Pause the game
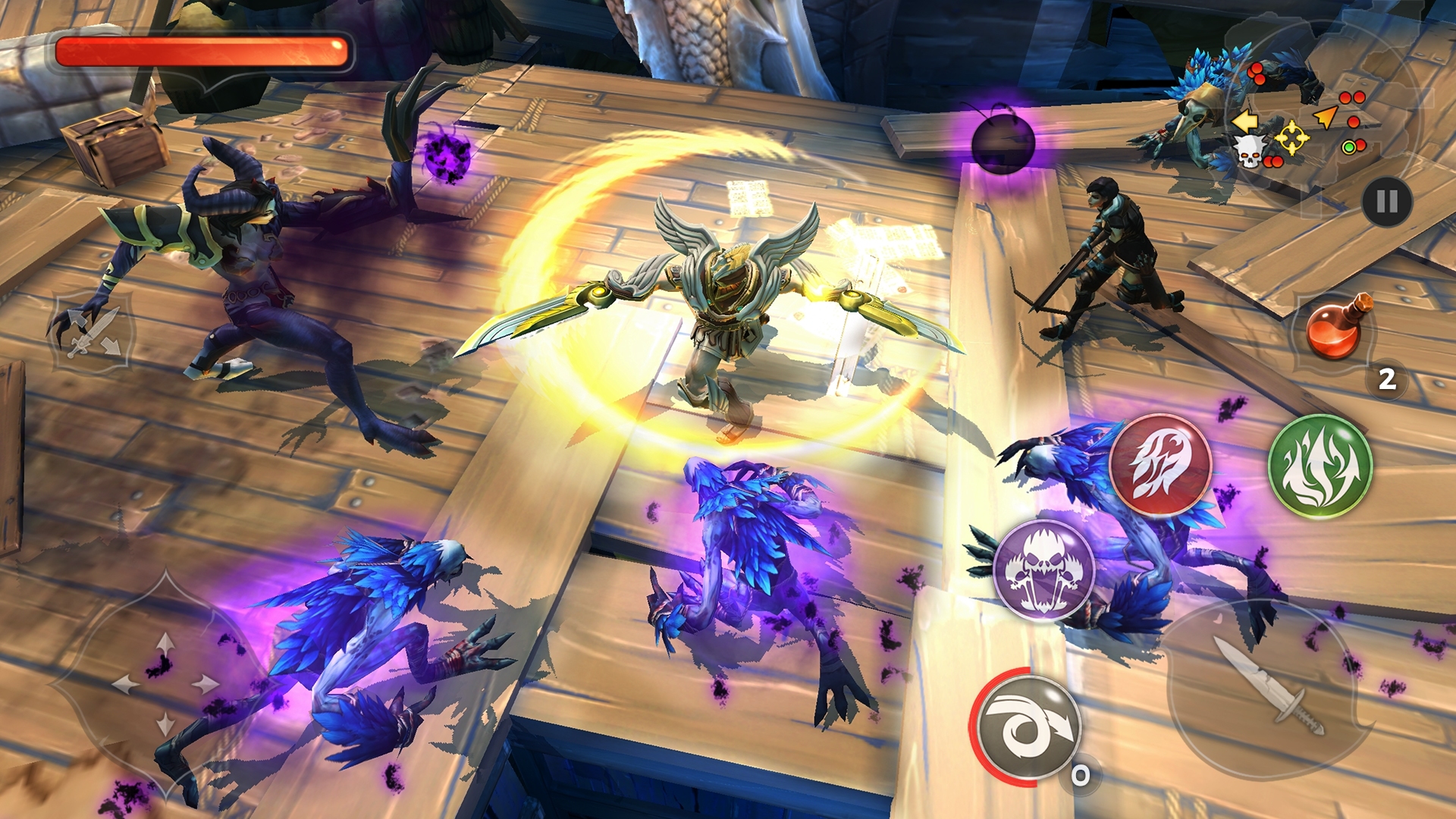 click(x=1388, y=199)
